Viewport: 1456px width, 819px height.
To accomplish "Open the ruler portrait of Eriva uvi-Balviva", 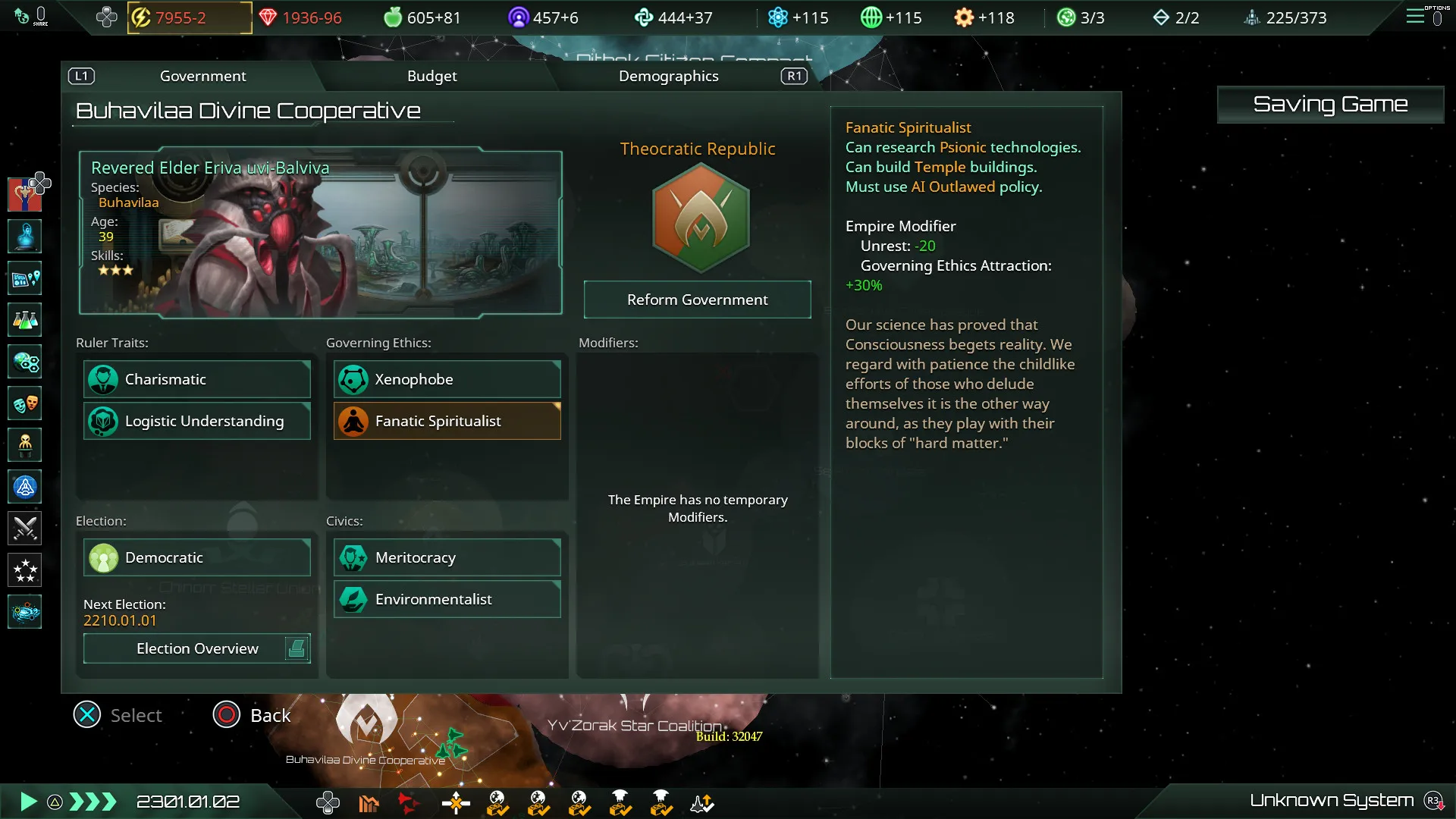I will pos(320,232).
